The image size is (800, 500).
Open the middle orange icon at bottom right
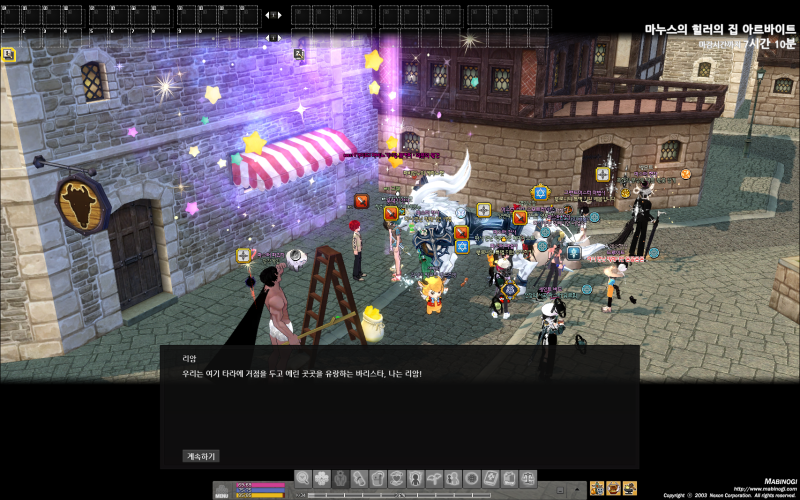(x=613, y=488)
